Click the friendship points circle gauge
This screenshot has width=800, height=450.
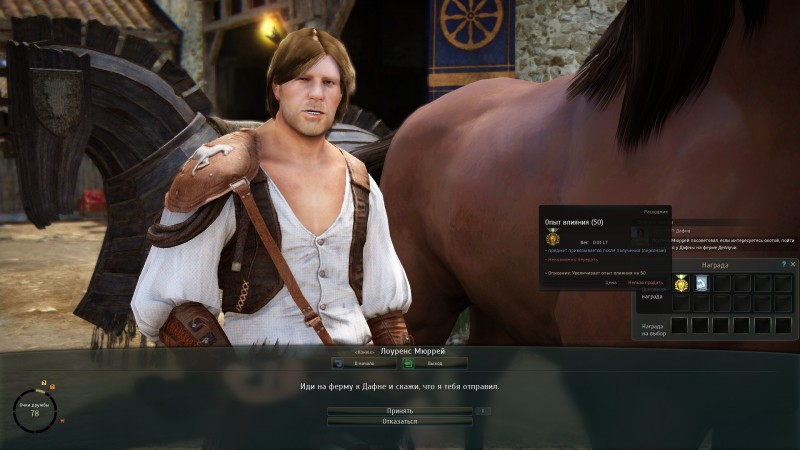35,408
